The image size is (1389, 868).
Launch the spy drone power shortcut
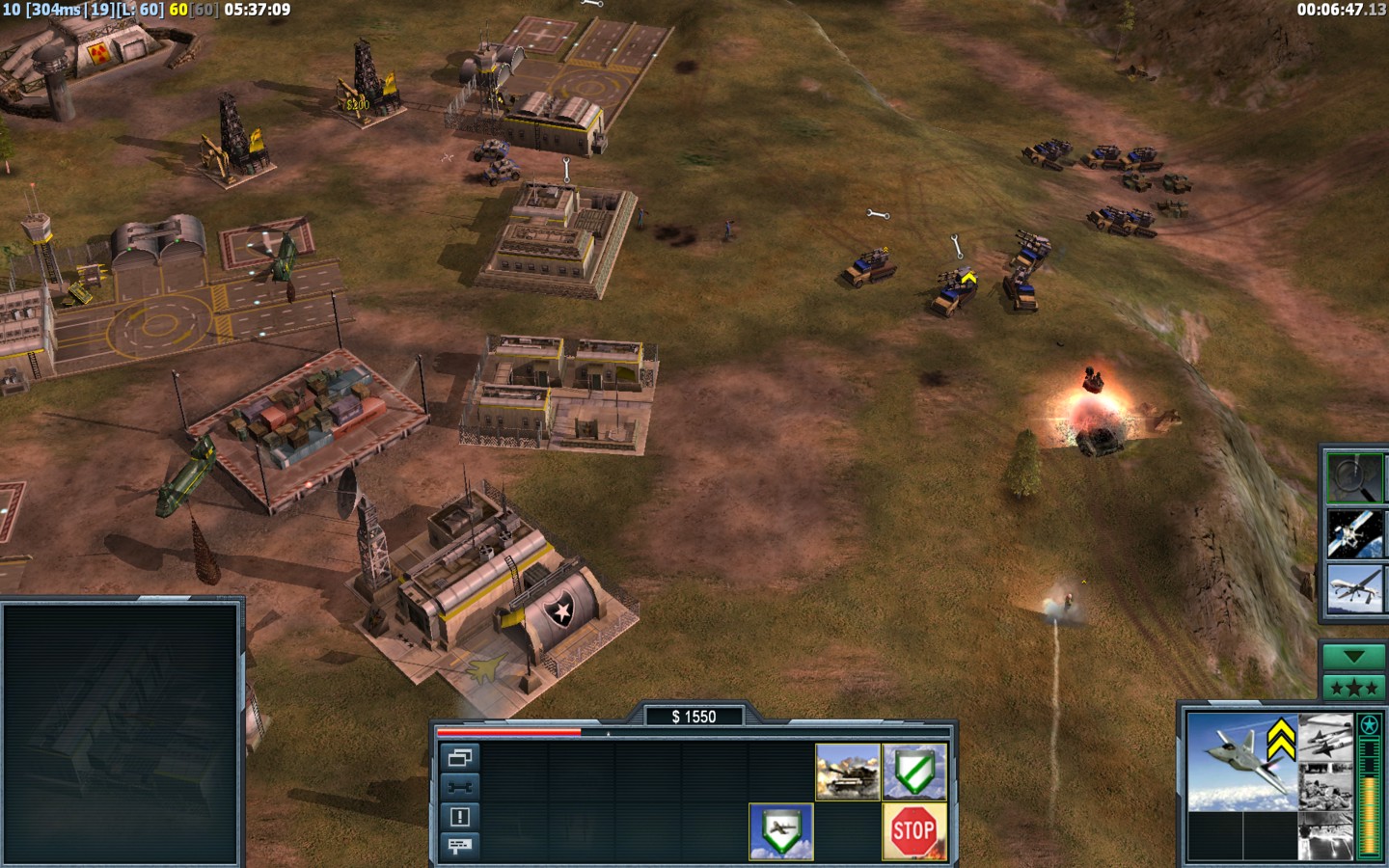pyautogui.click(x=1354, y=589)
